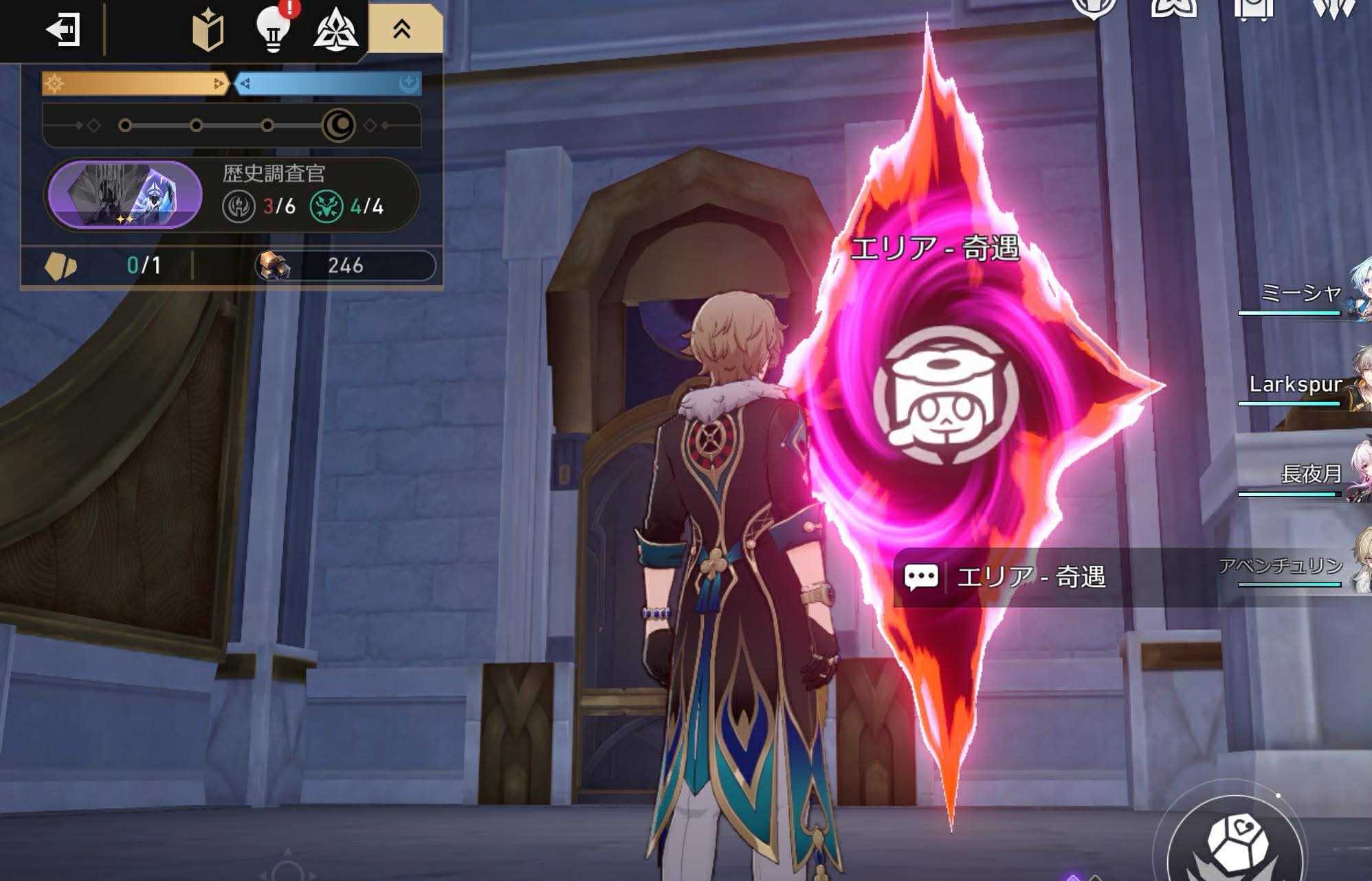Screen dimensions: 1372x881
Task: Open the book with sparkle icon
Action: pos(208,30)
